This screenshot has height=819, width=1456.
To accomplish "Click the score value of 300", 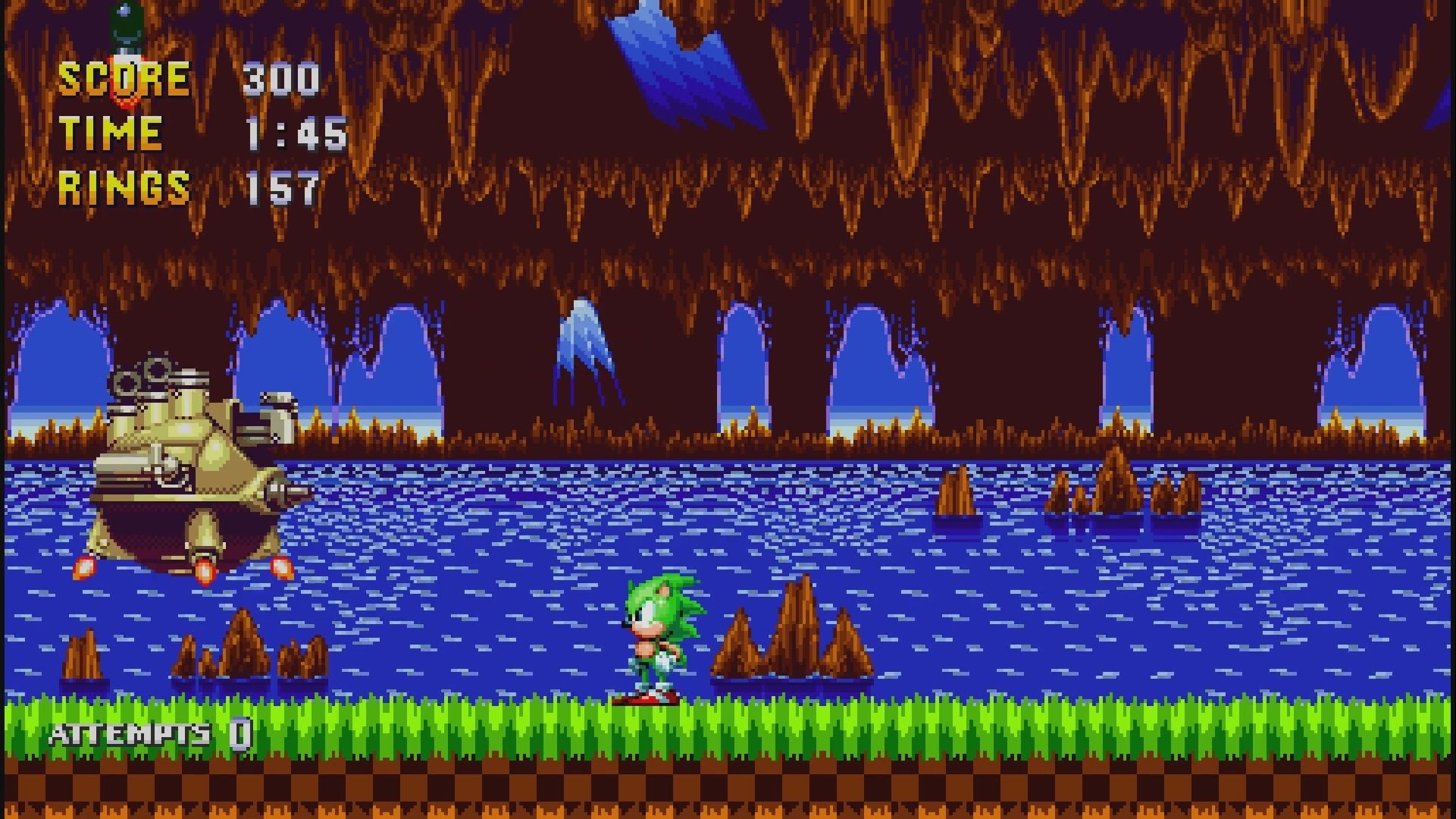I will (280, 80).
